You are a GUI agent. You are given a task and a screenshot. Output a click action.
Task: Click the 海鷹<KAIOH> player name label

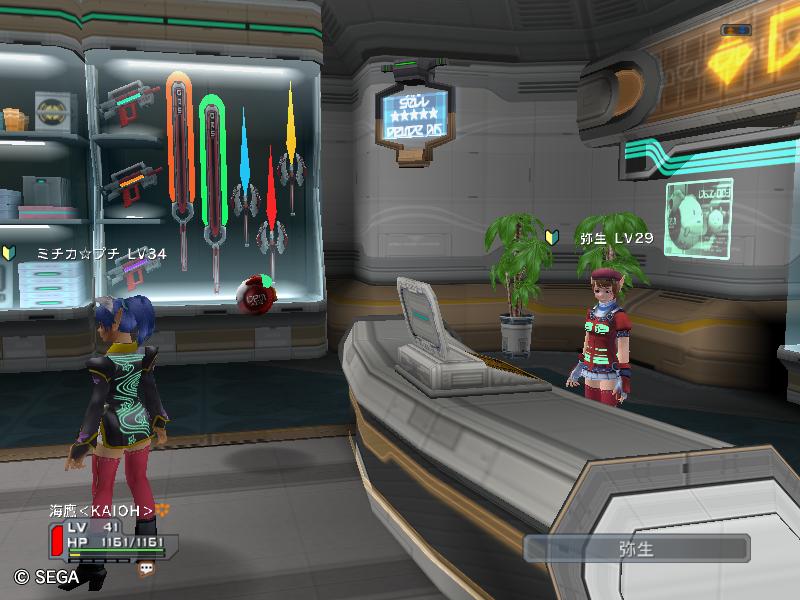tap(101, 511)
